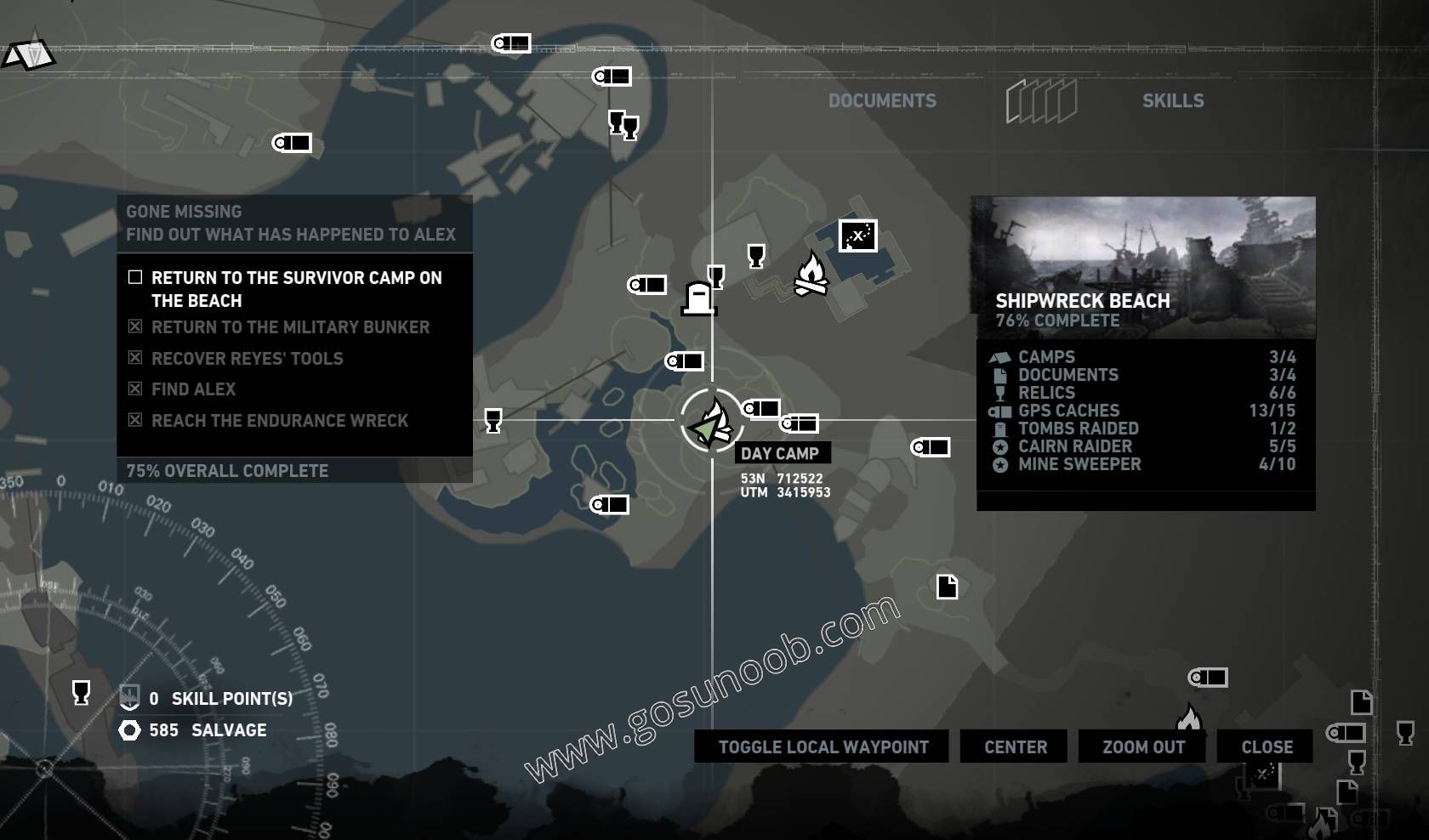Click the treasure map marker icon
The image size is (1429, 840).
coord(857,236)
